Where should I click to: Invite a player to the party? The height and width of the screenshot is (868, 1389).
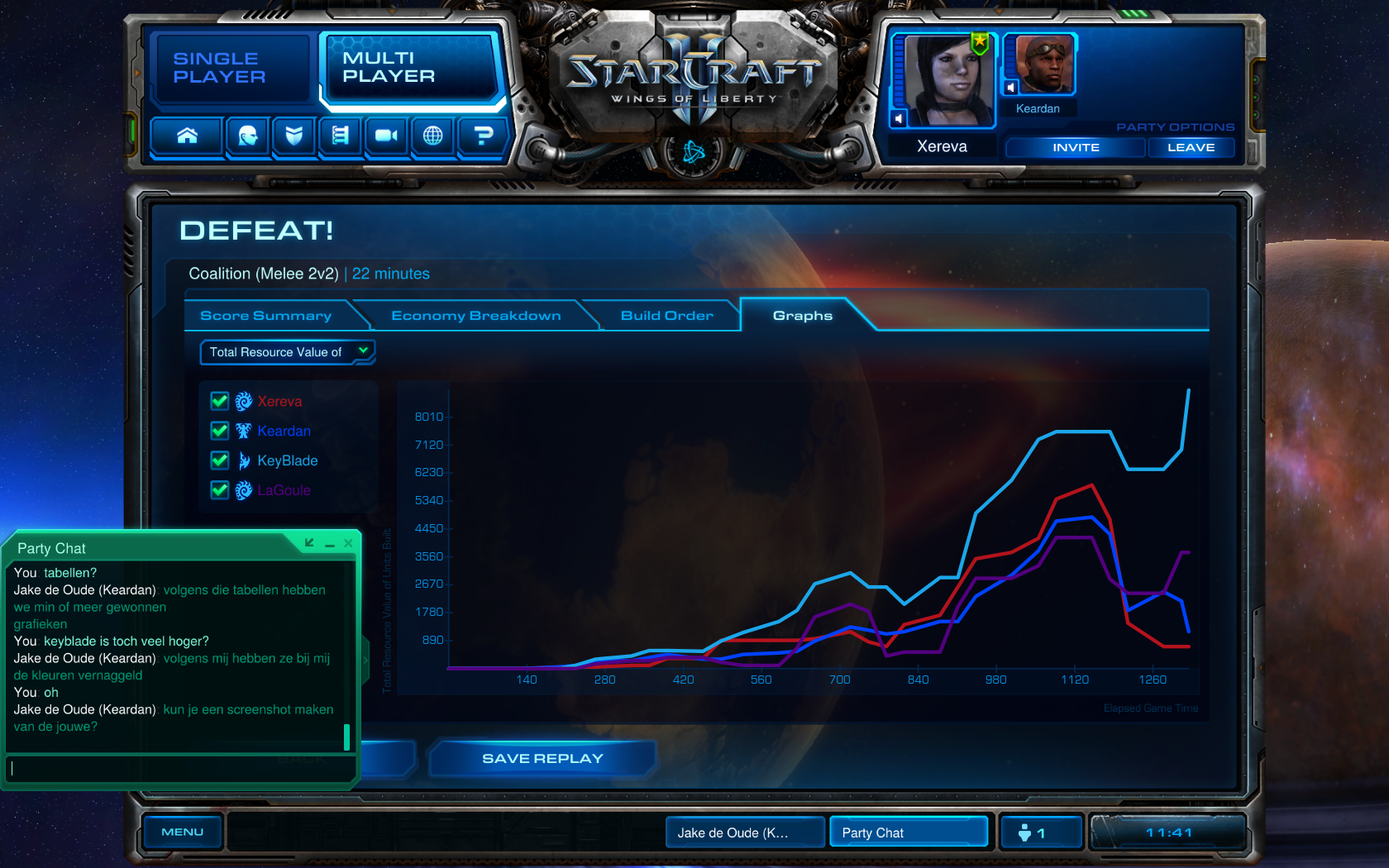coord(1075,148)
